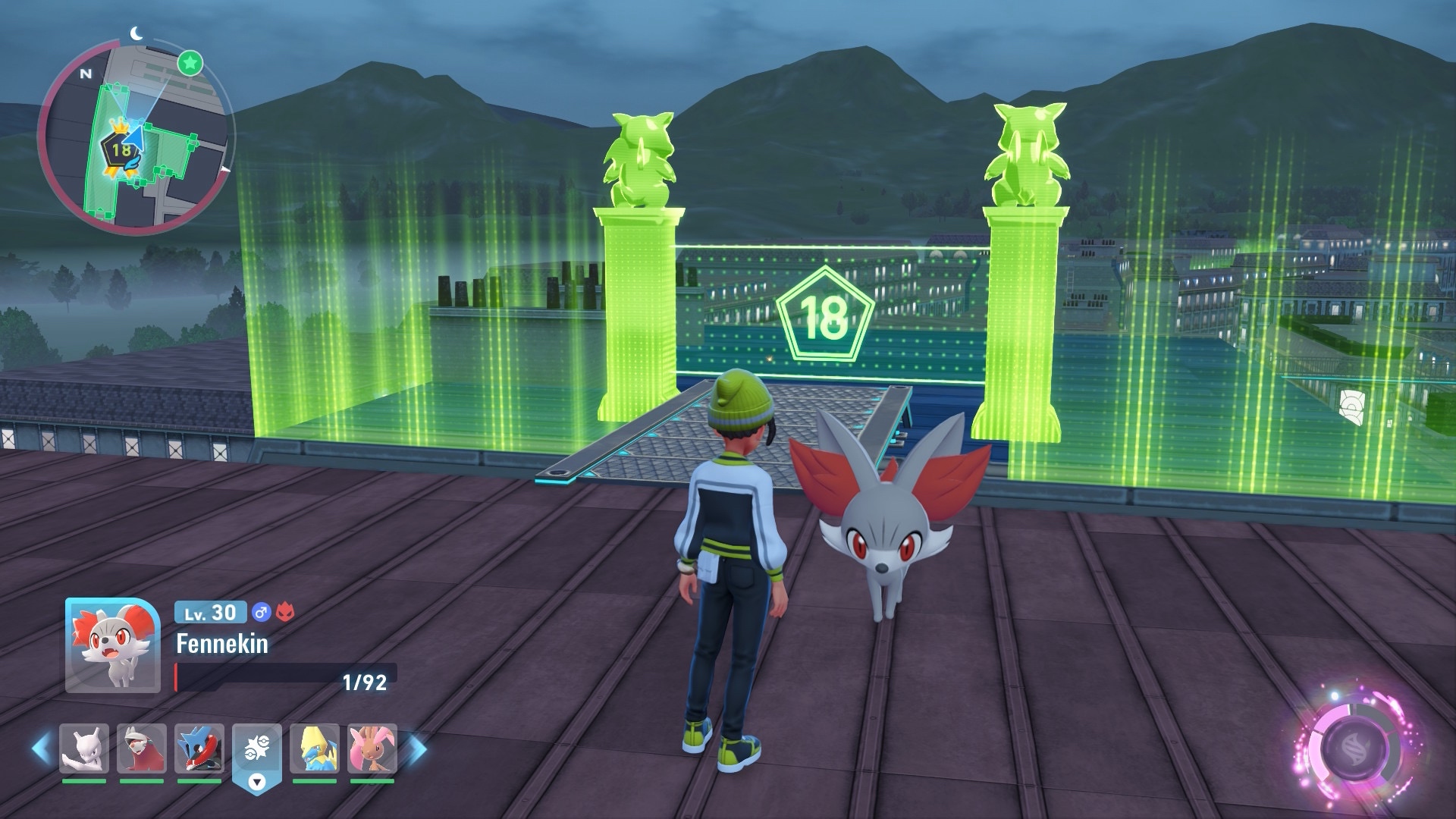Image resolution: width=1456 pixels, height=819 pixels.
Task: Cycle party left with the blue arrow
Action: tap(41, 748)
